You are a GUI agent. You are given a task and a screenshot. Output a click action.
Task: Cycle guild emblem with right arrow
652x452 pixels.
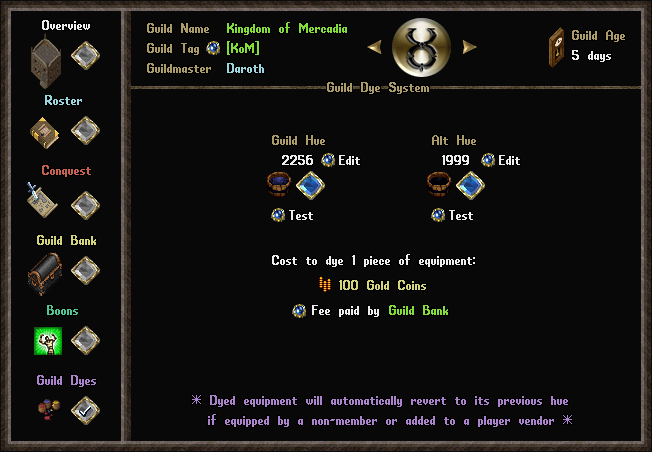(x=469, y=47)
